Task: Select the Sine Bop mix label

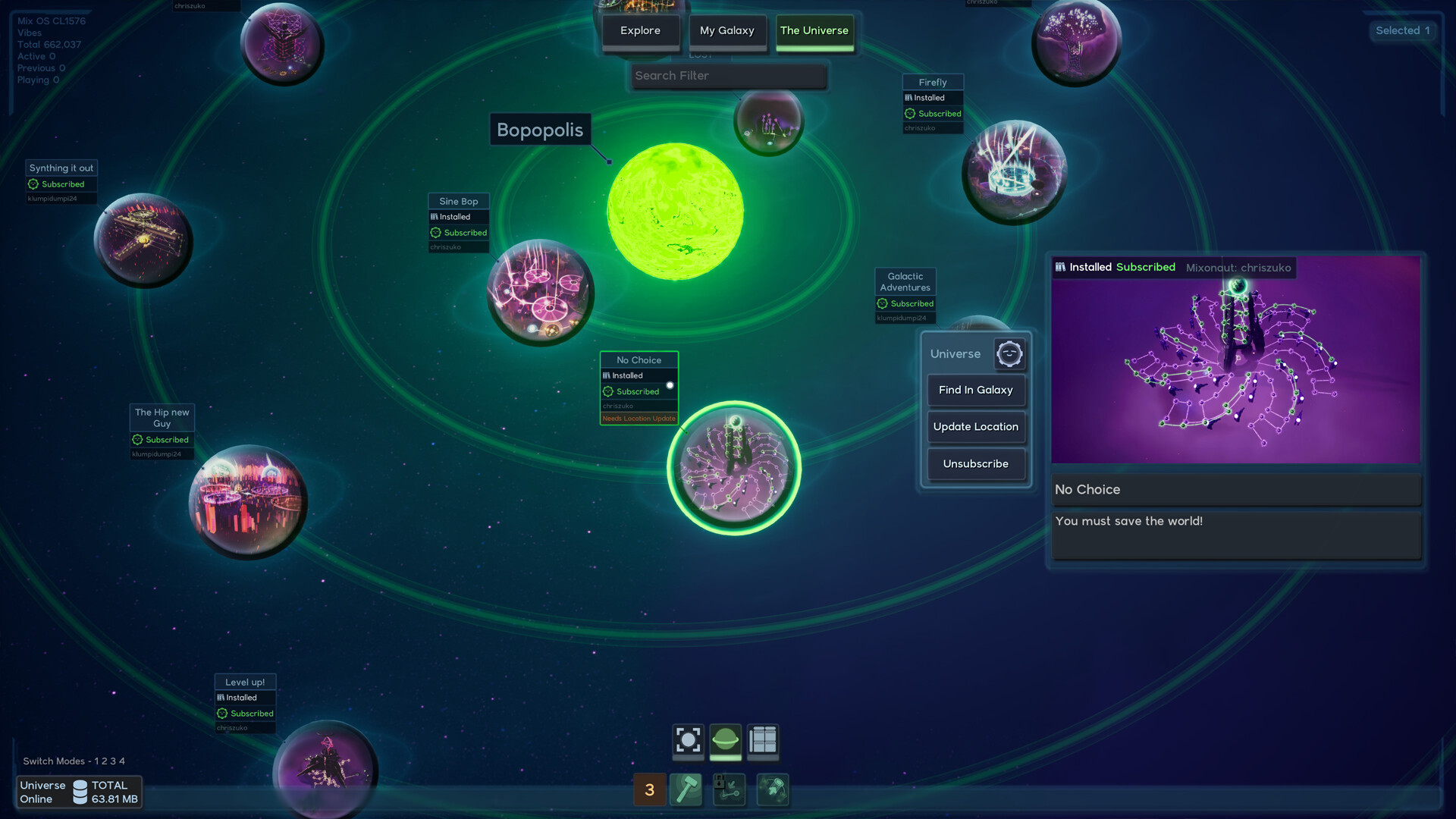Action: click(458, 202)
